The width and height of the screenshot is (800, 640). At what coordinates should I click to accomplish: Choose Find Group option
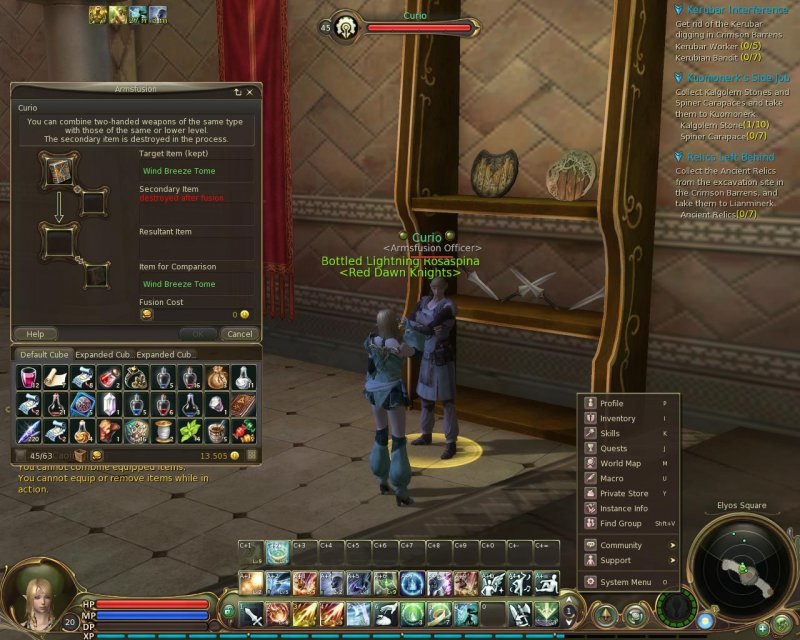pos(620,524)
